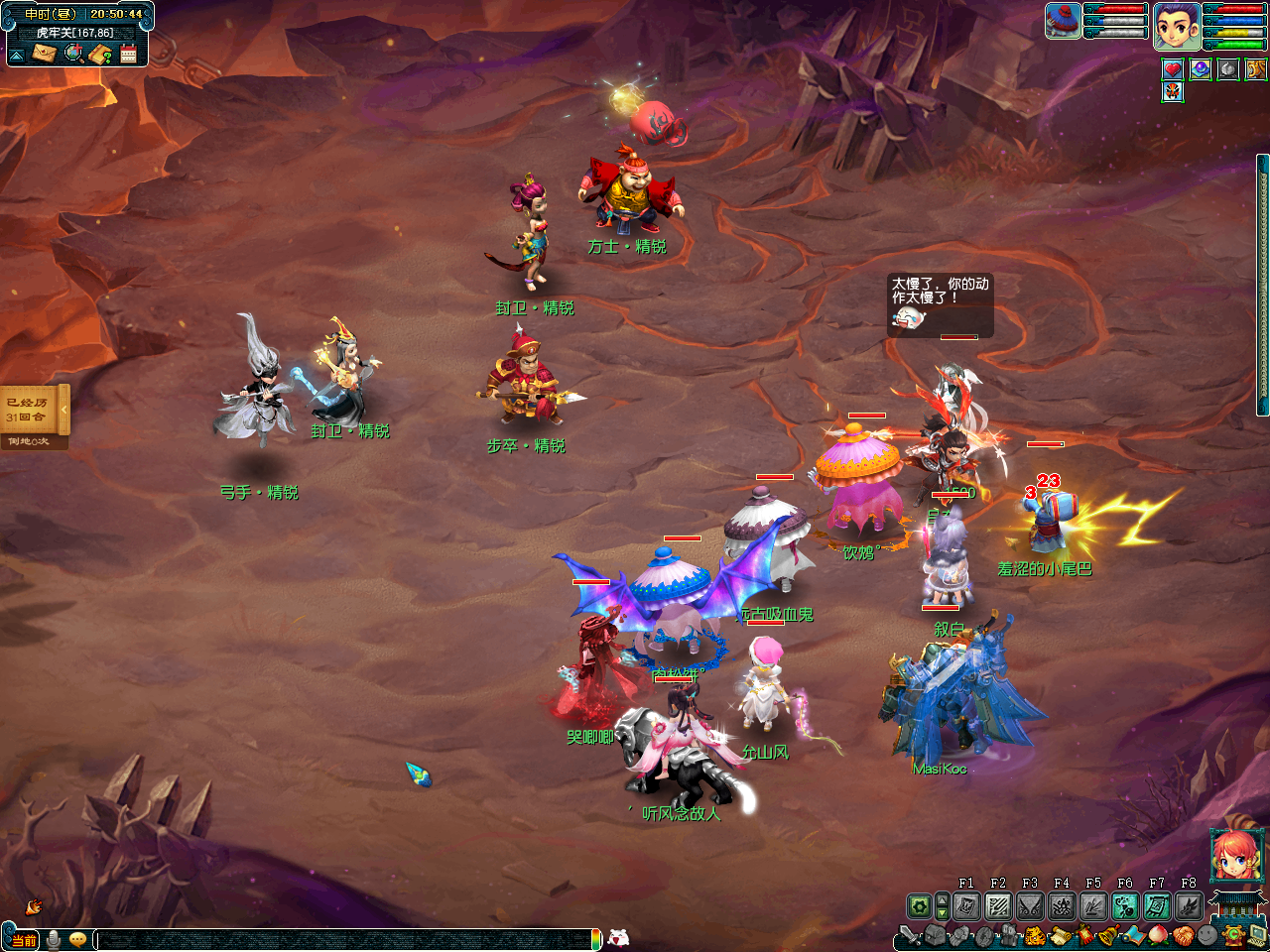Screen dimensions: 1270x952
Task: Activate the F7 teal scroll skill
Action: click(1157, 906)
